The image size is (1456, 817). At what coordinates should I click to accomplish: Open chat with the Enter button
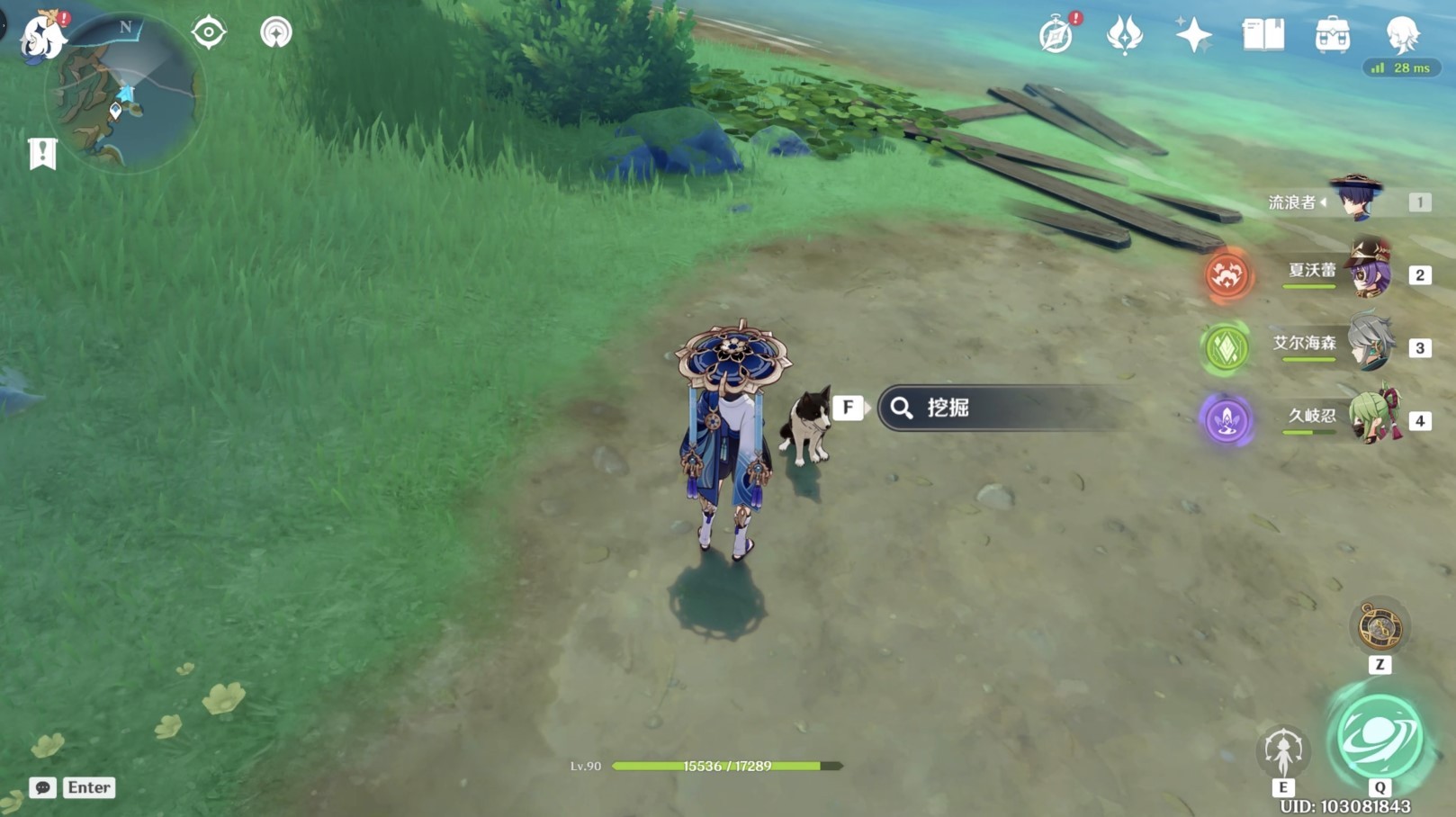[x=87, y=787]
